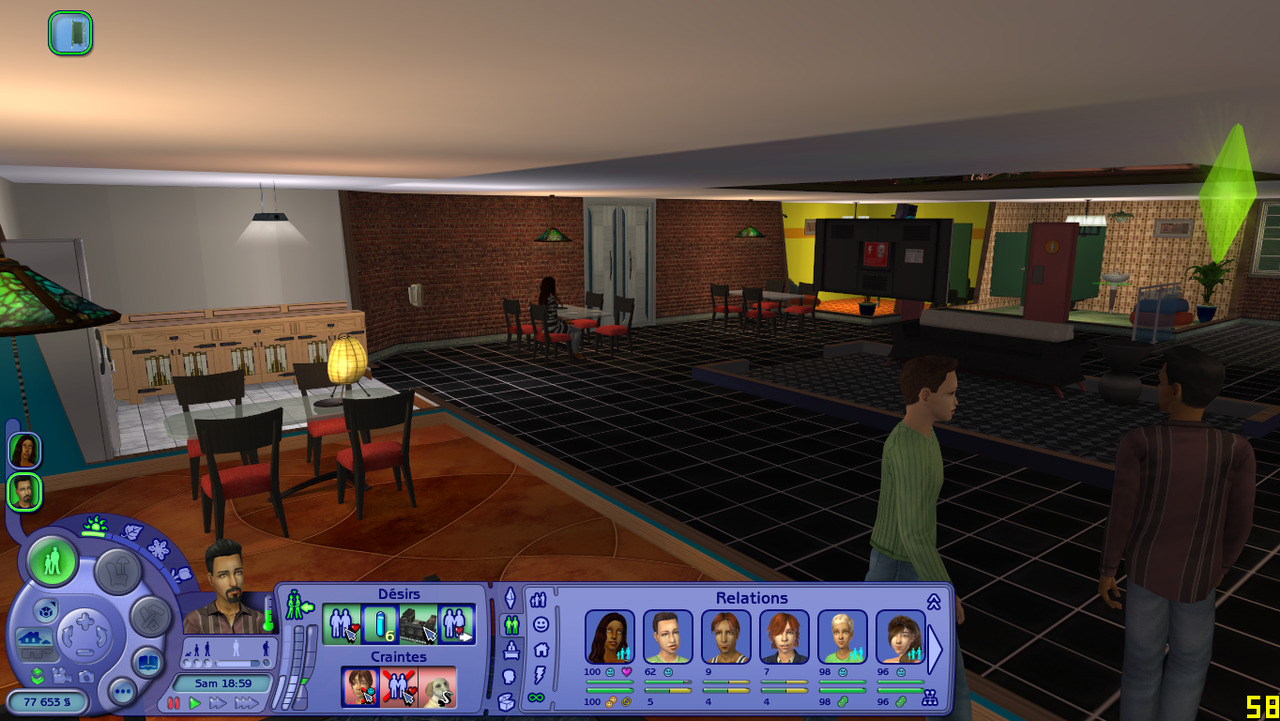Open the family tree icon

click(x=930, y=698)
